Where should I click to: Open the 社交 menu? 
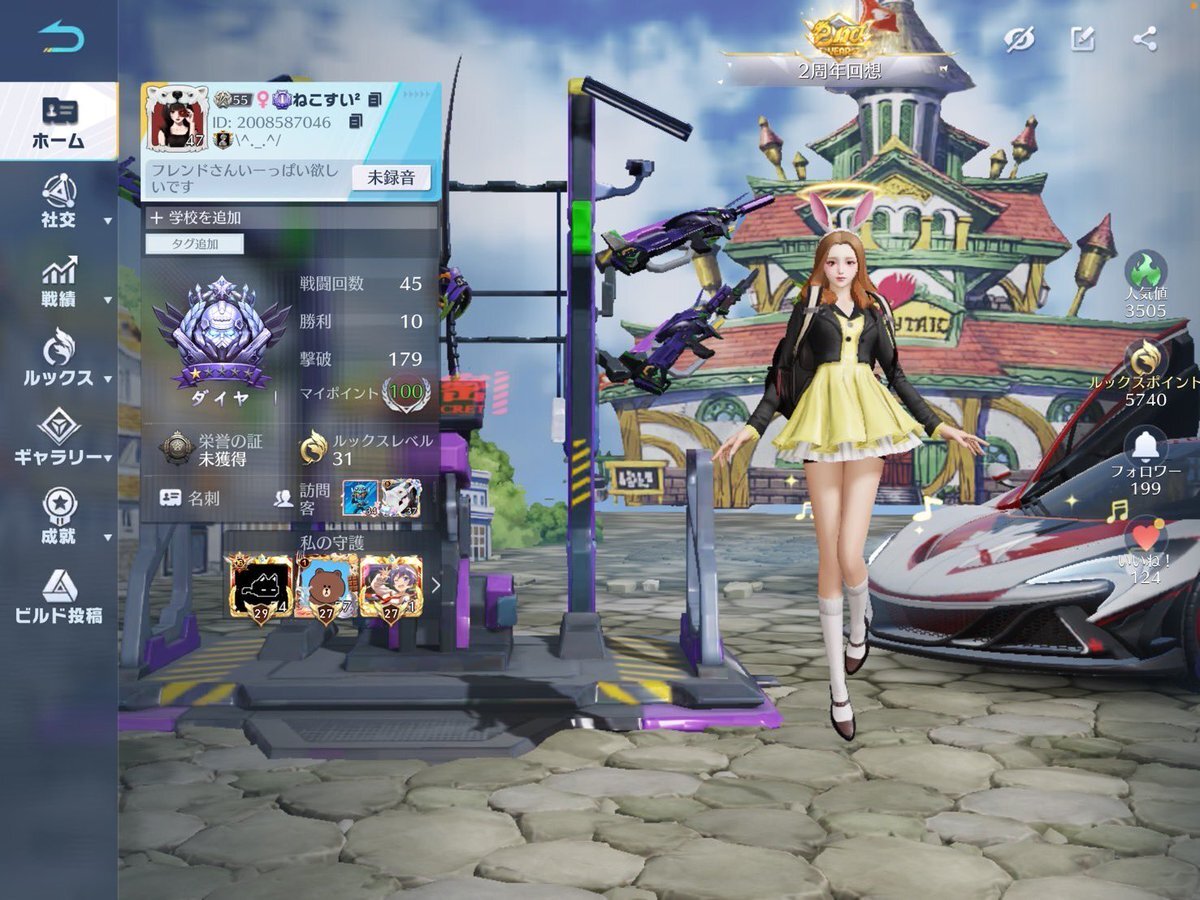click(x=59, y=202)
